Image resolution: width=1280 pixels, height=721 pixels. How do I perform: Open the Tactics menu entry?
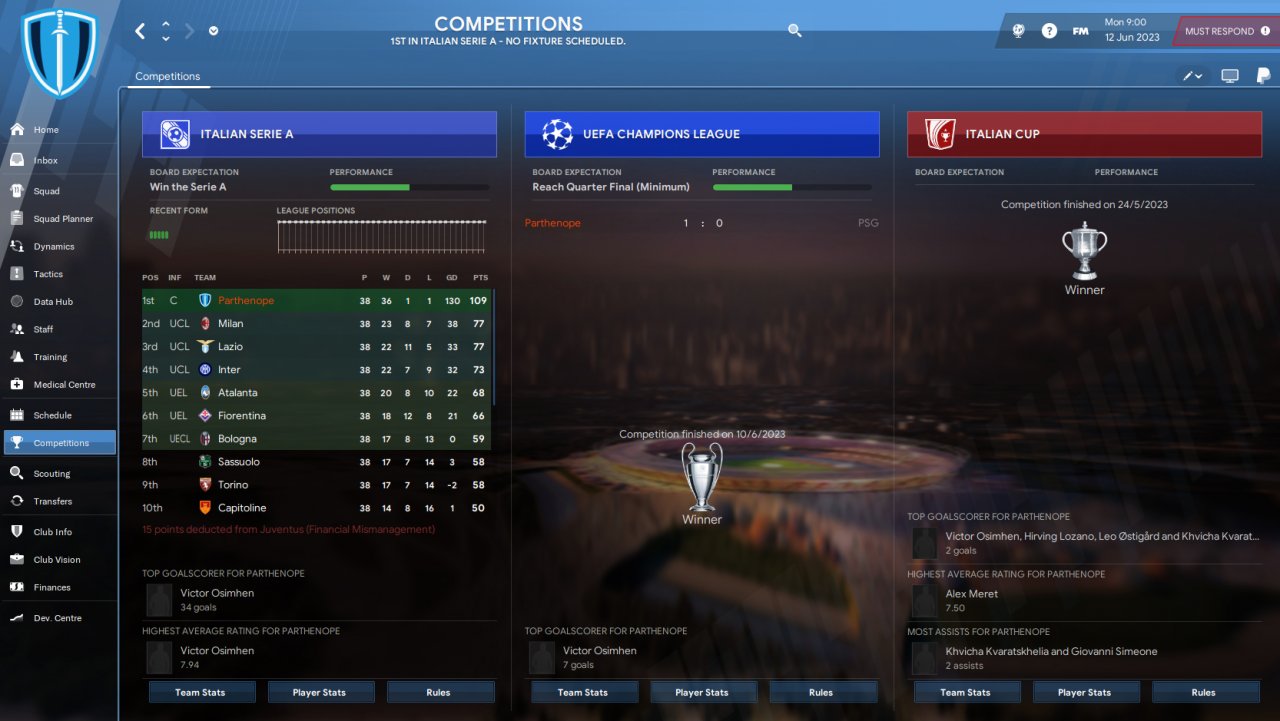pyautogui.click(x=48, y=274)
